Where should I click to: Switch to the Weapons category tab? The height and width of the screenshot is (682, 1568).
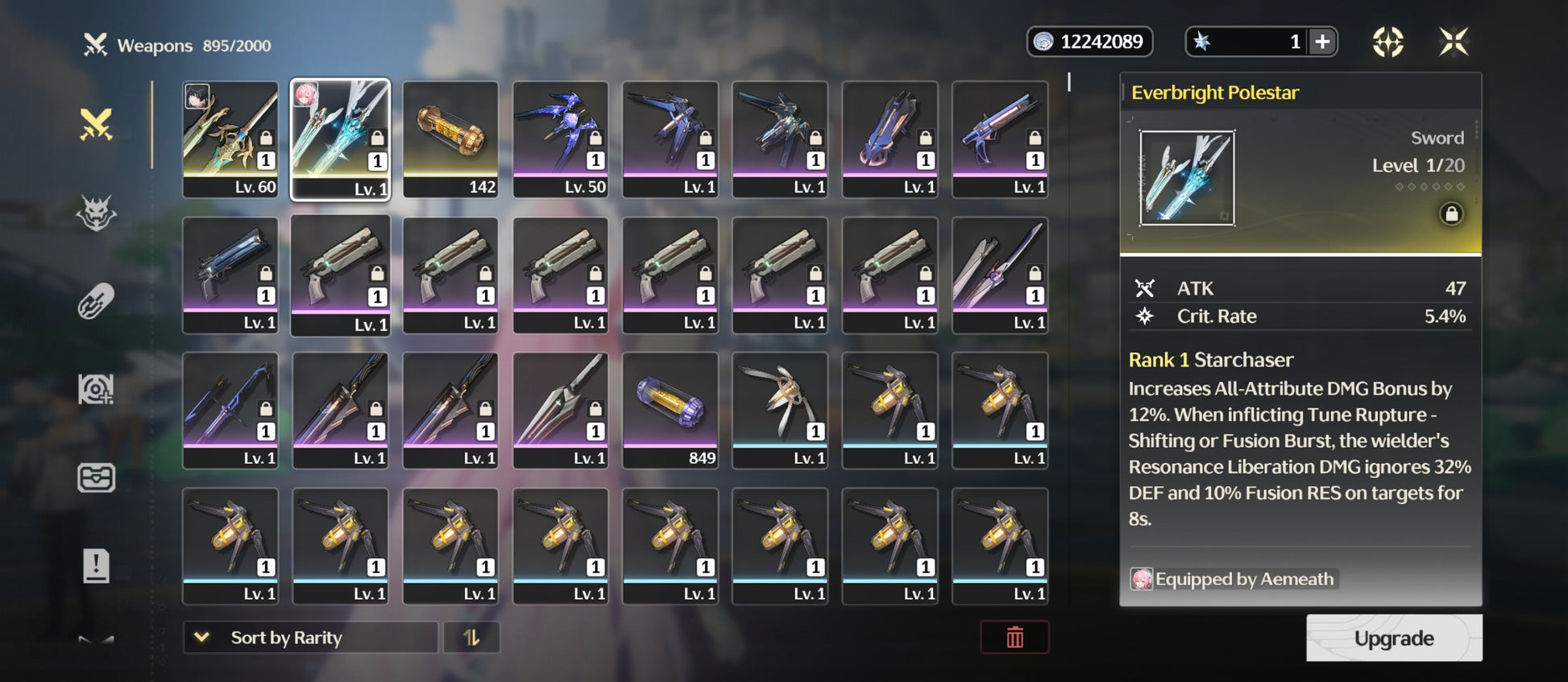tap(96, 125)
